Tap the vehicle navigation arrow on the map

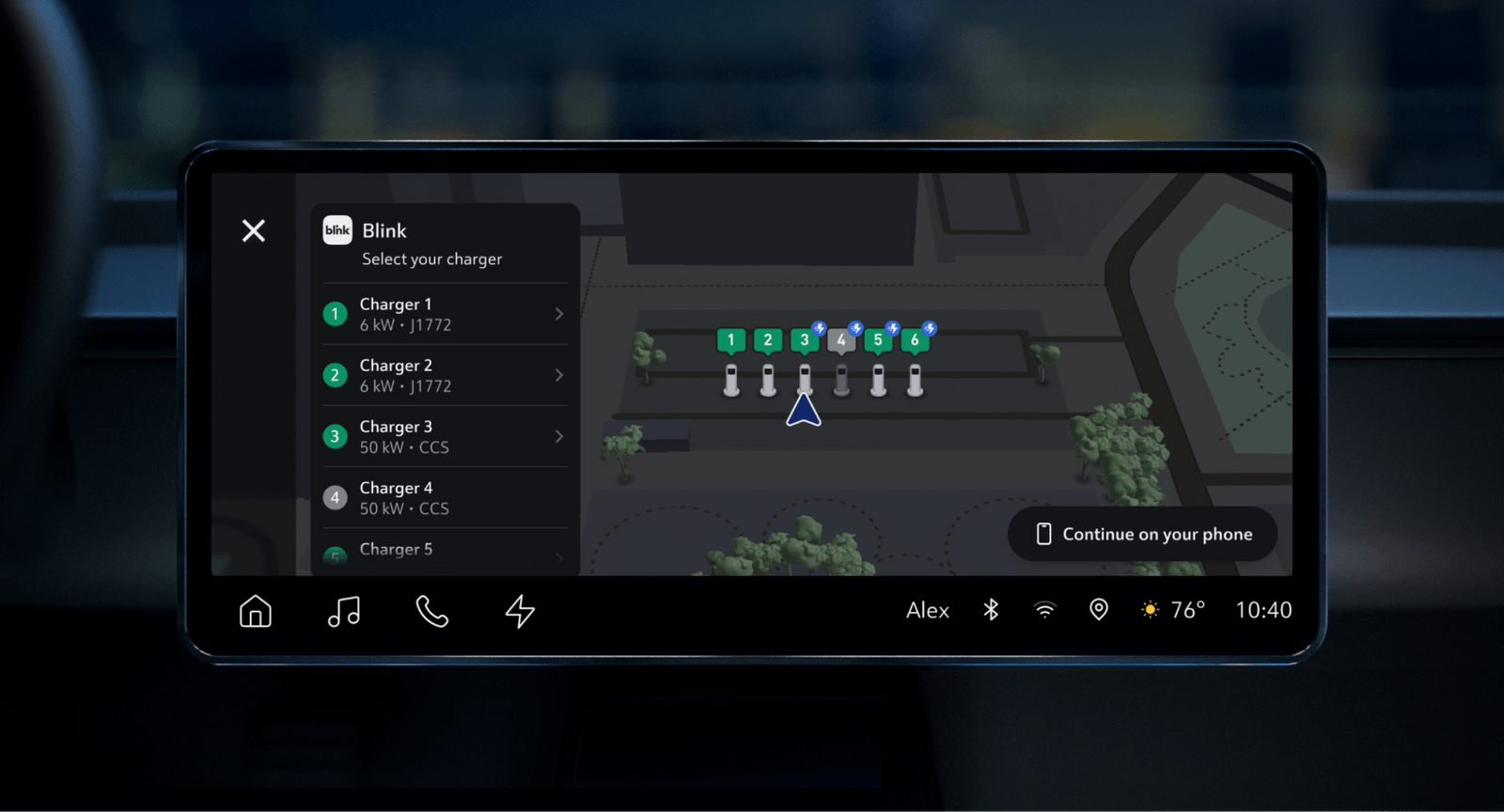pyautogui.click(x=805, y=411)
